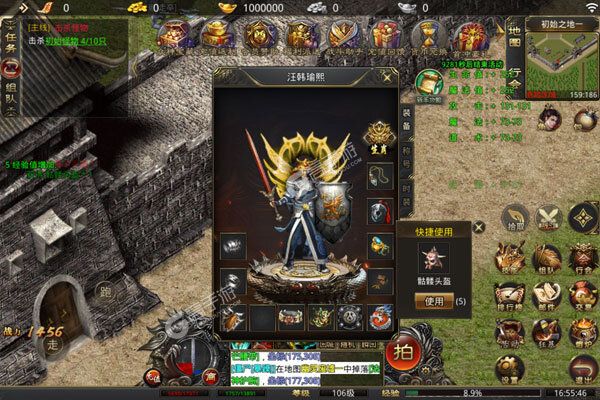Activate the crossed swords attack icon
Screen dimensions: 600x400
(548, 216)
